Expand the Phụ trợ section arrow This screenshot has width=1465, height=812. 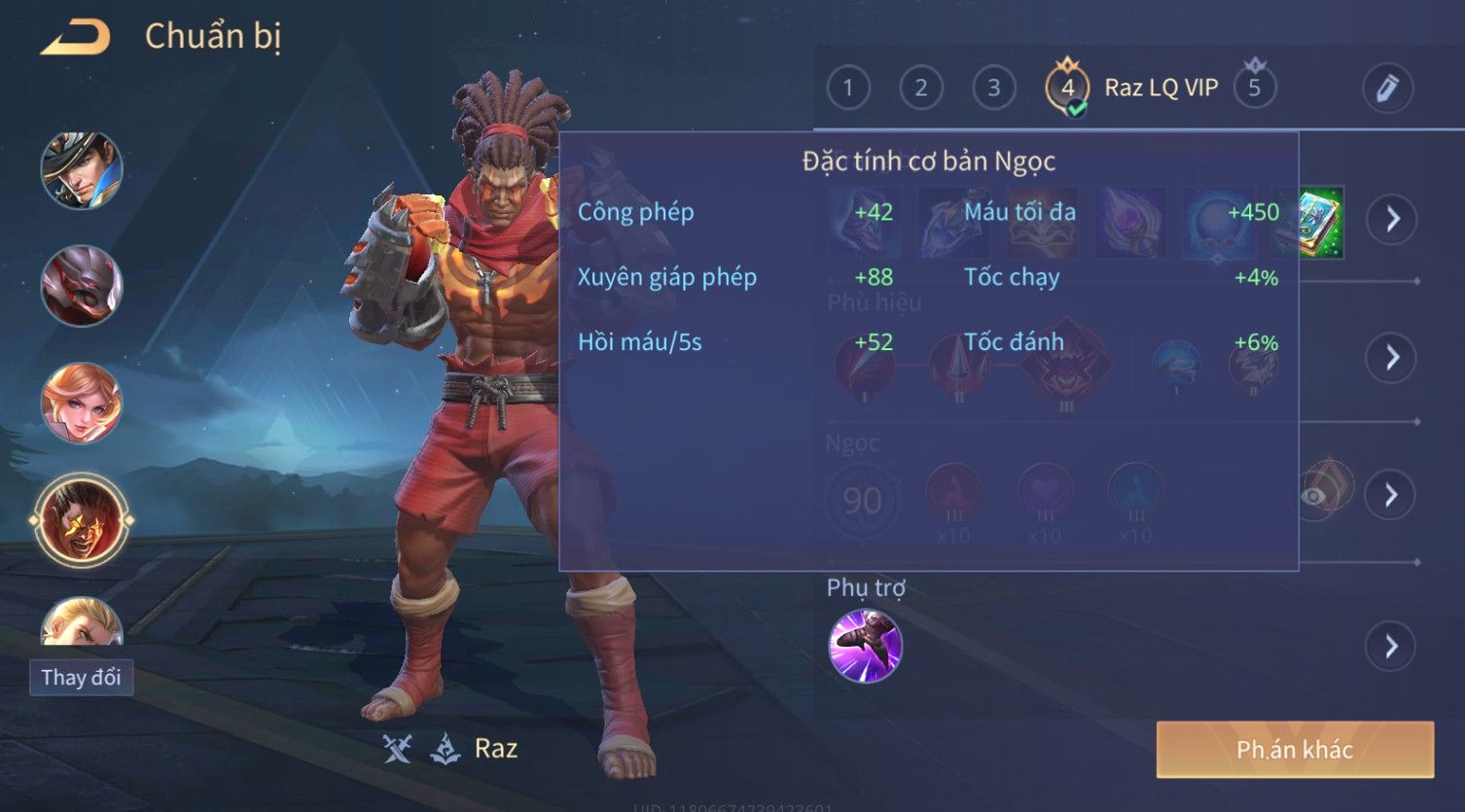1392,646
